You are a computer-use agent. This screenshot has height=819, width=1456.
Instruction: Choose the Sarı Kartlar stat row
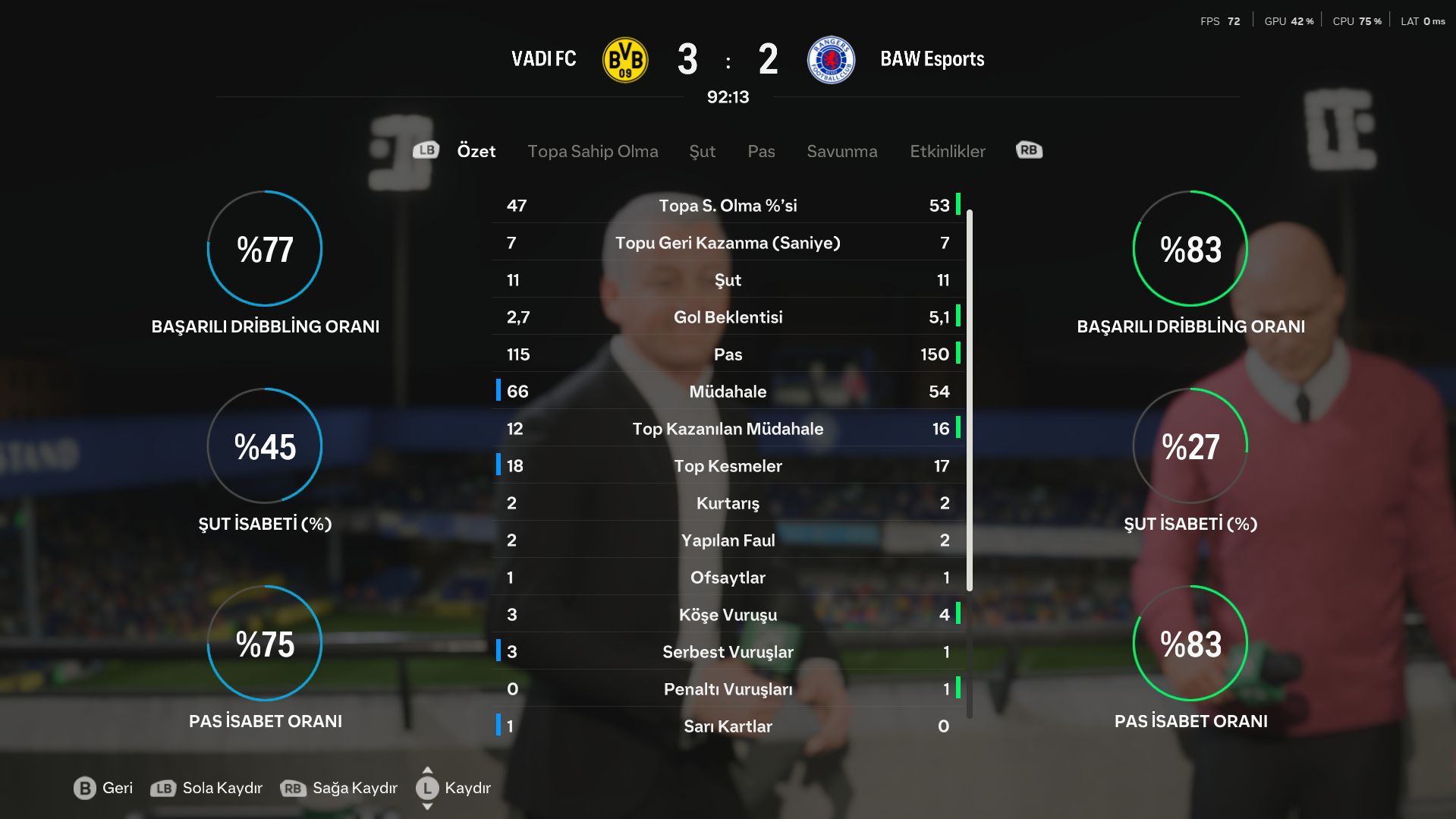coord(728,726)
